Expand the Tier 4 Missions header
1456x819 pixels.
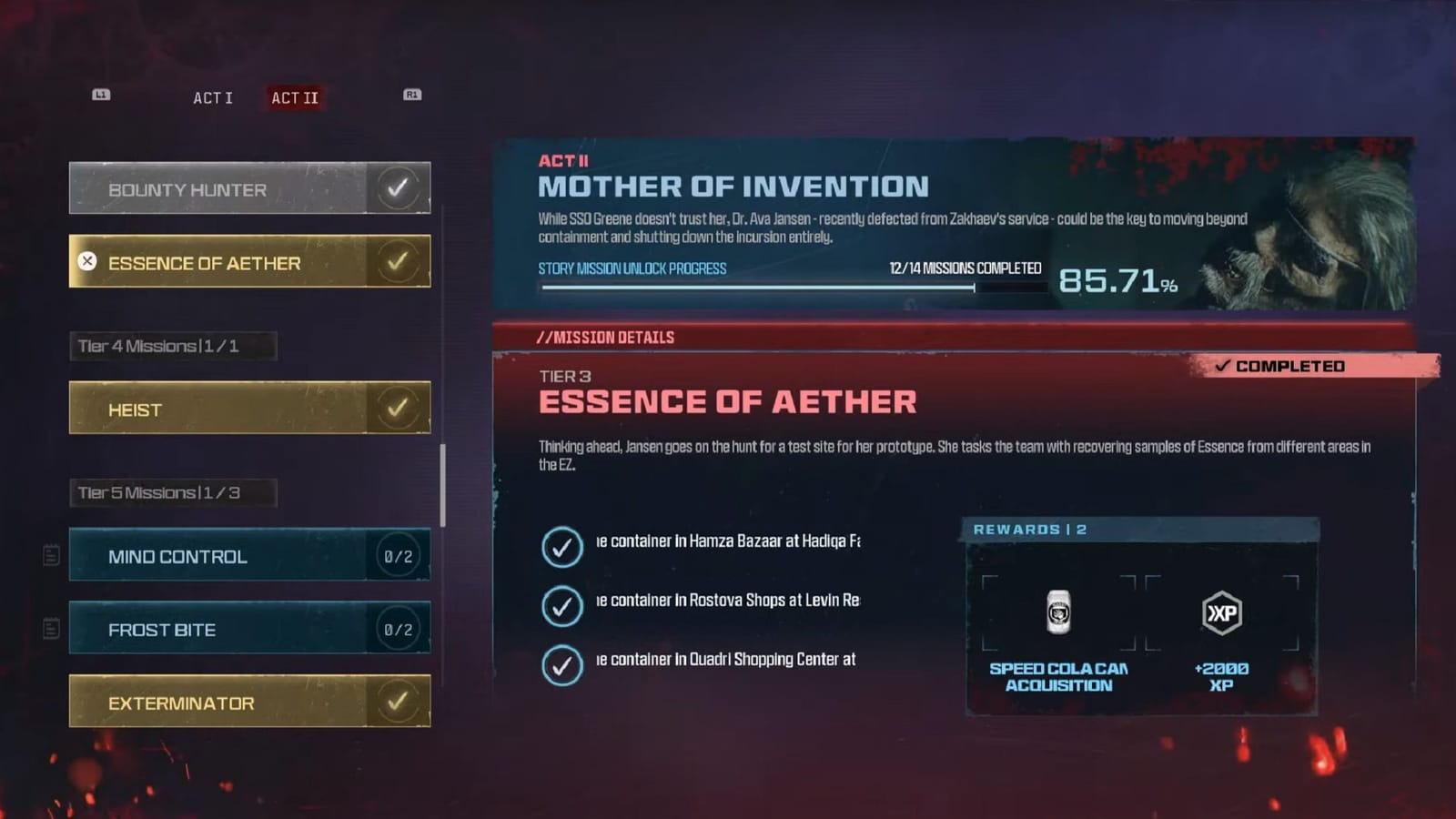(x=173, y=346)
